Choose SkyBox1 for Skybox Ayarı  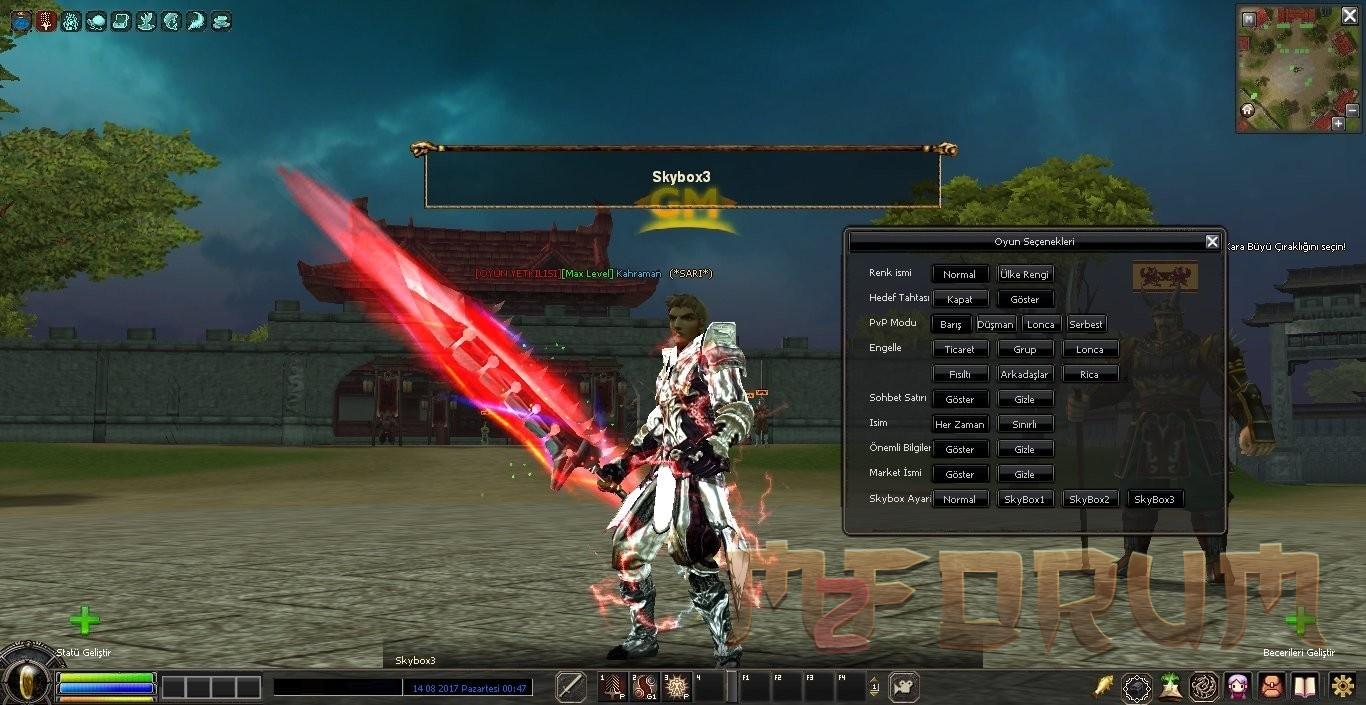coord(1025,499)
